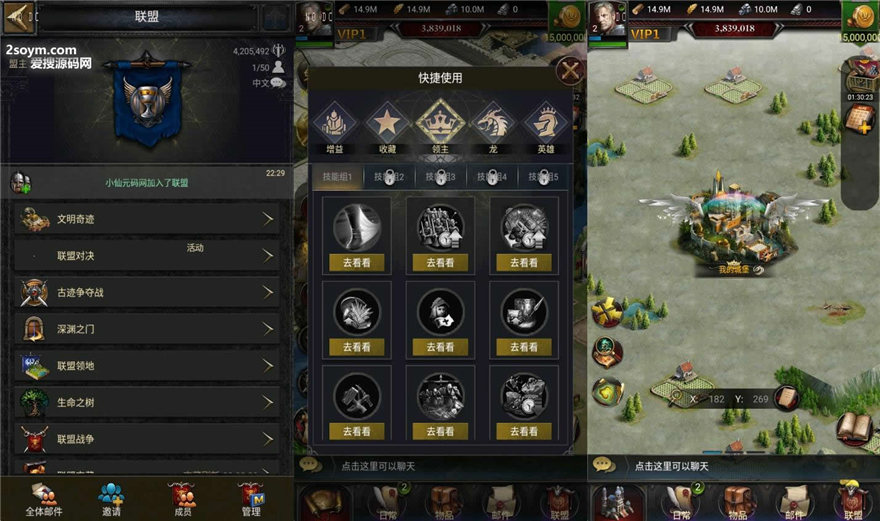Open 全体邮件 alliance mail button
The height and width of the screenshot is (521, 880).
coord(43,498)
